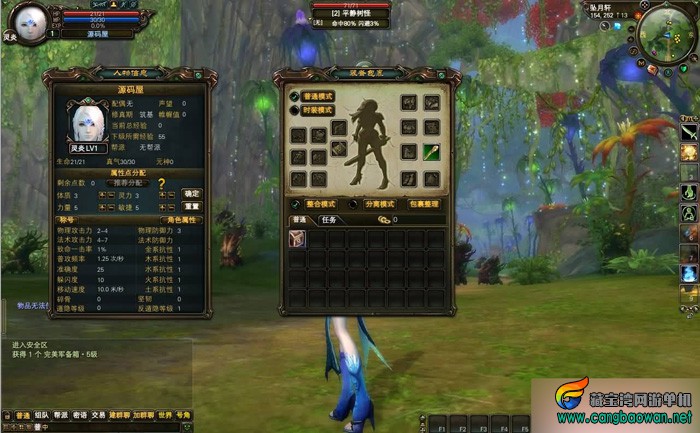700x433 pixels.
Task: Choose 推荐分配 recommended allocation
Action: pyautogui.click(x=129, y=184)
